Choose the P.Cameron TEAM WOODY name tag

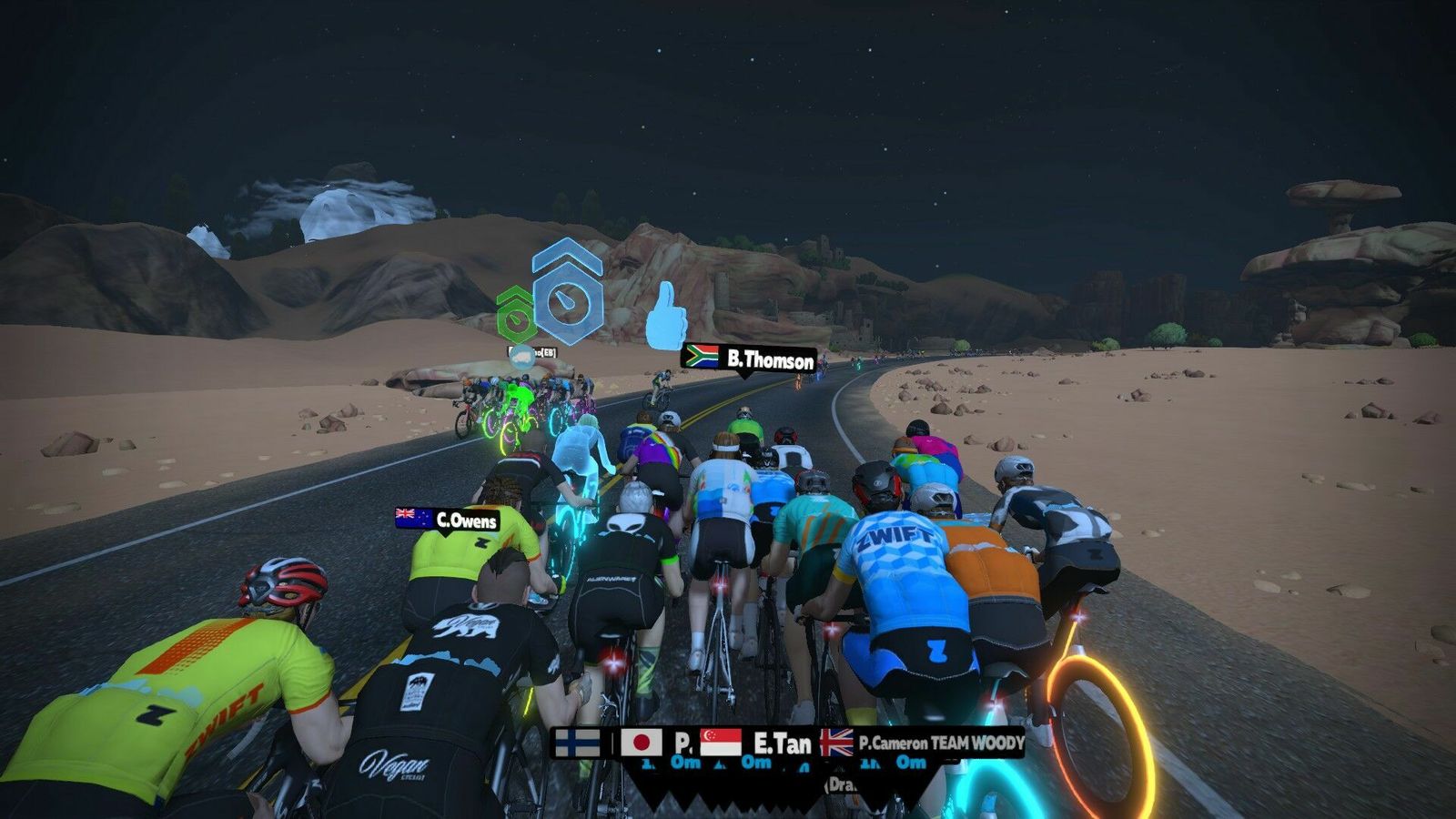tap(923, 743)
